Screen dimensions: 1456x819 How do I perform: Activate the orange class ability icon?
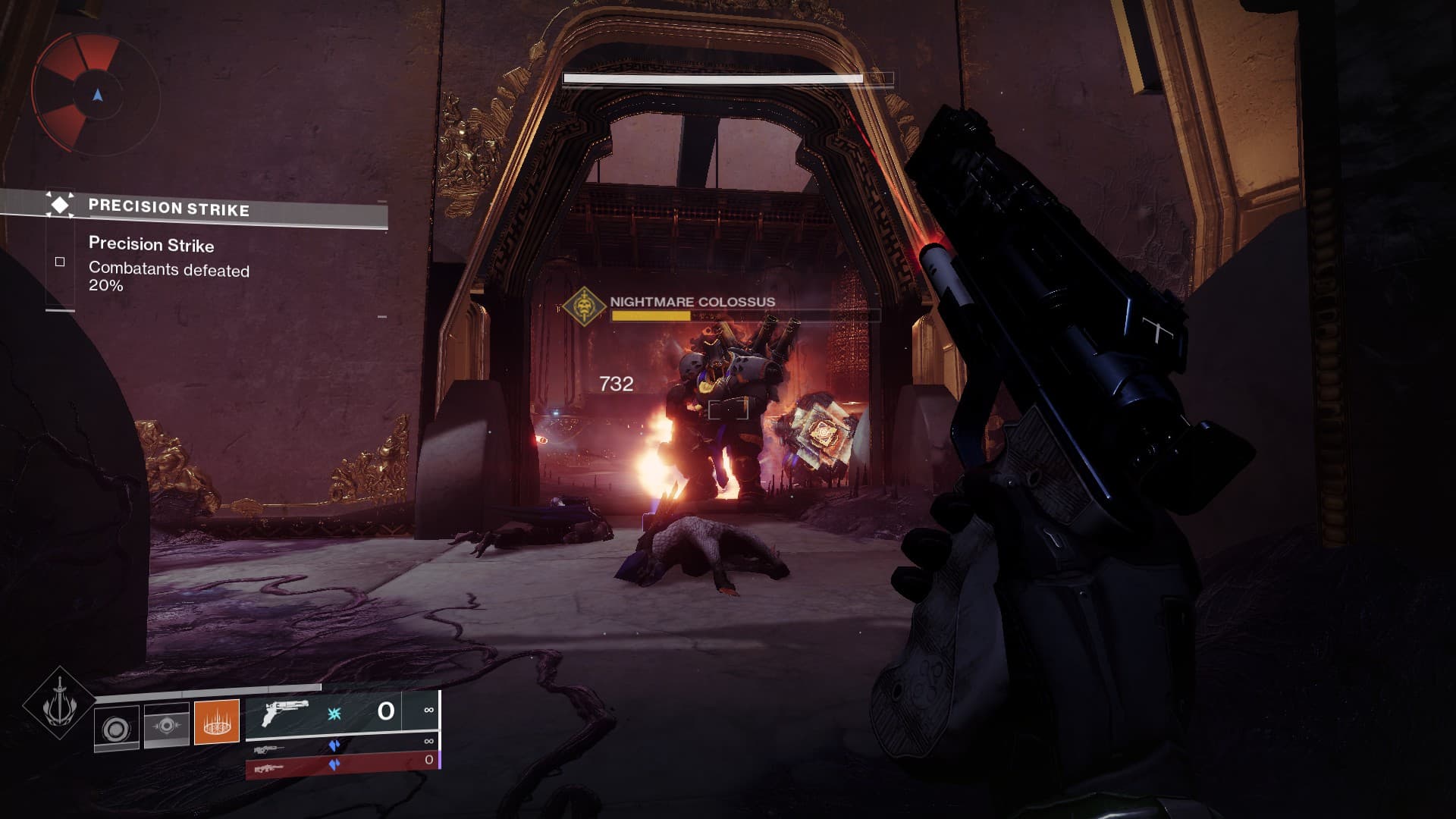[217, 721]
